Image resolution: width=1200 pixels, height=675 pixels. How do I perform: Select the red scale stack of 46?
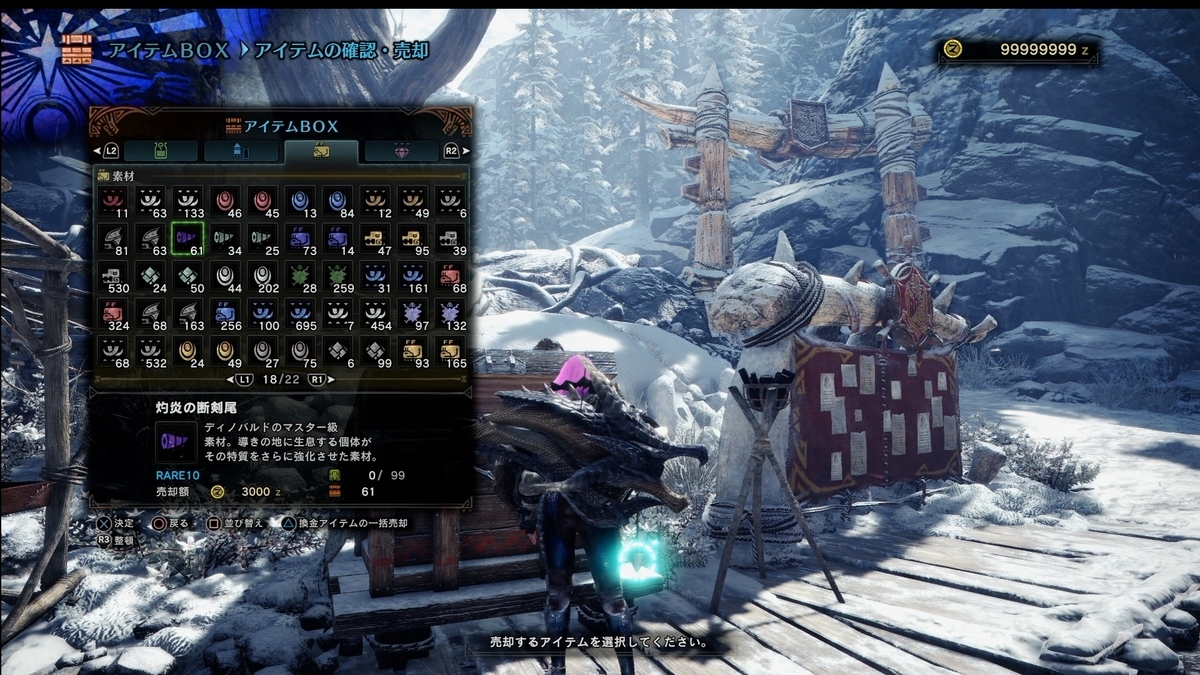pos(224,201)
